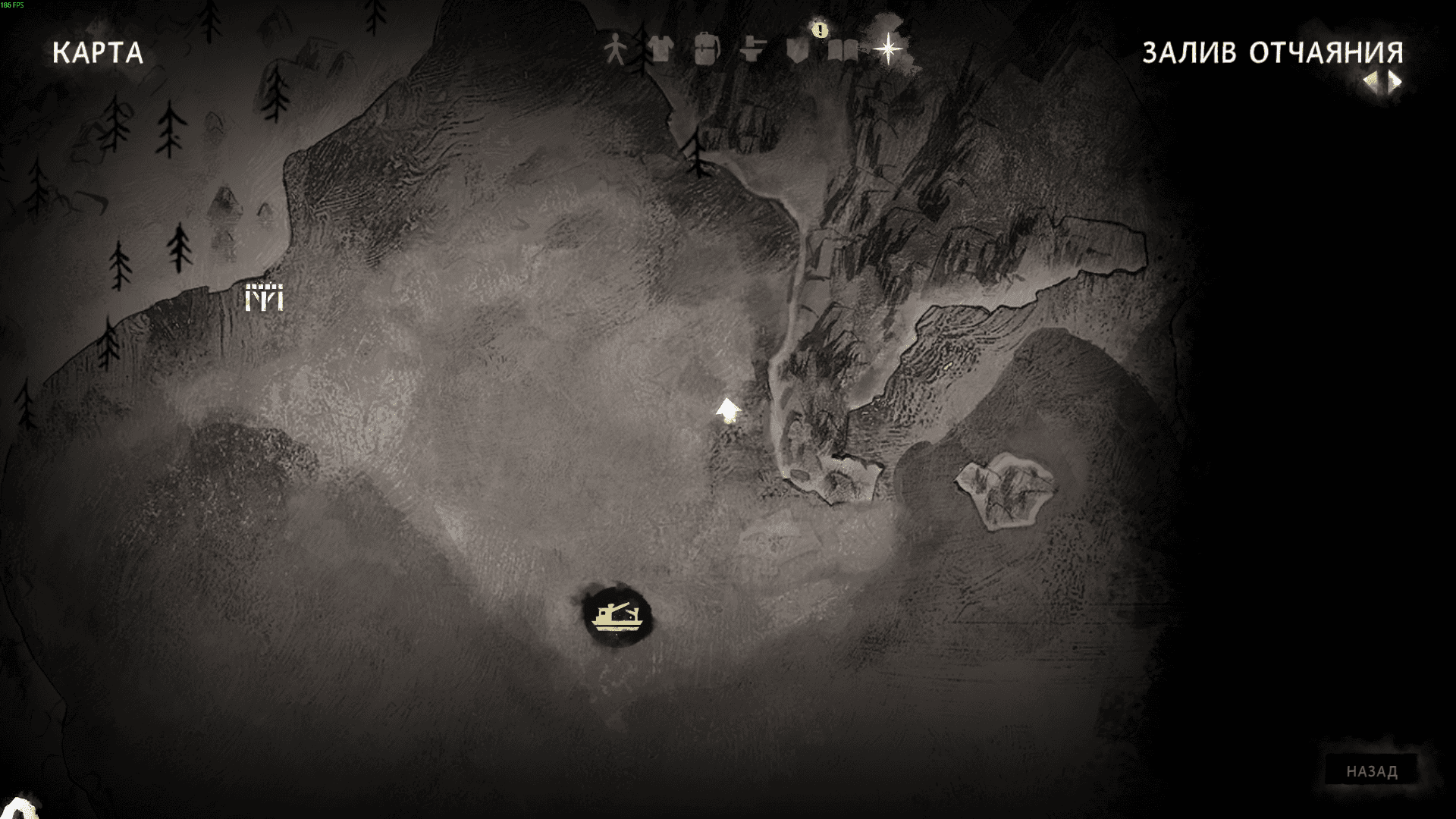Show the previous region map
This screenshot has height=819, width=1456.
click(1371, 81)
